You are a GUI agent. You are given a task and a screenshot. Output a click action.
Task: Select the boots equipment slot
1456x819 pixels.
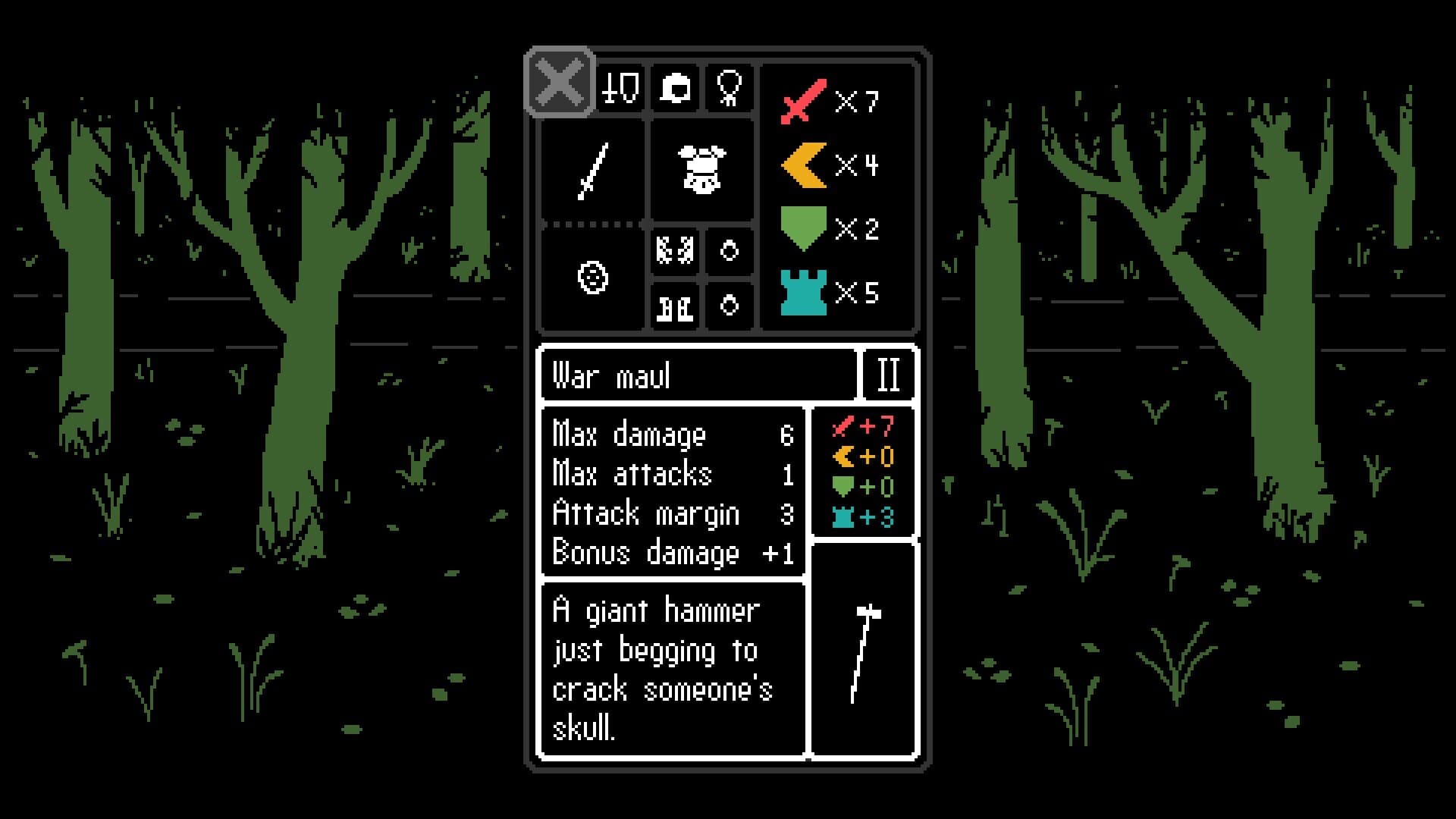point(675,307)
